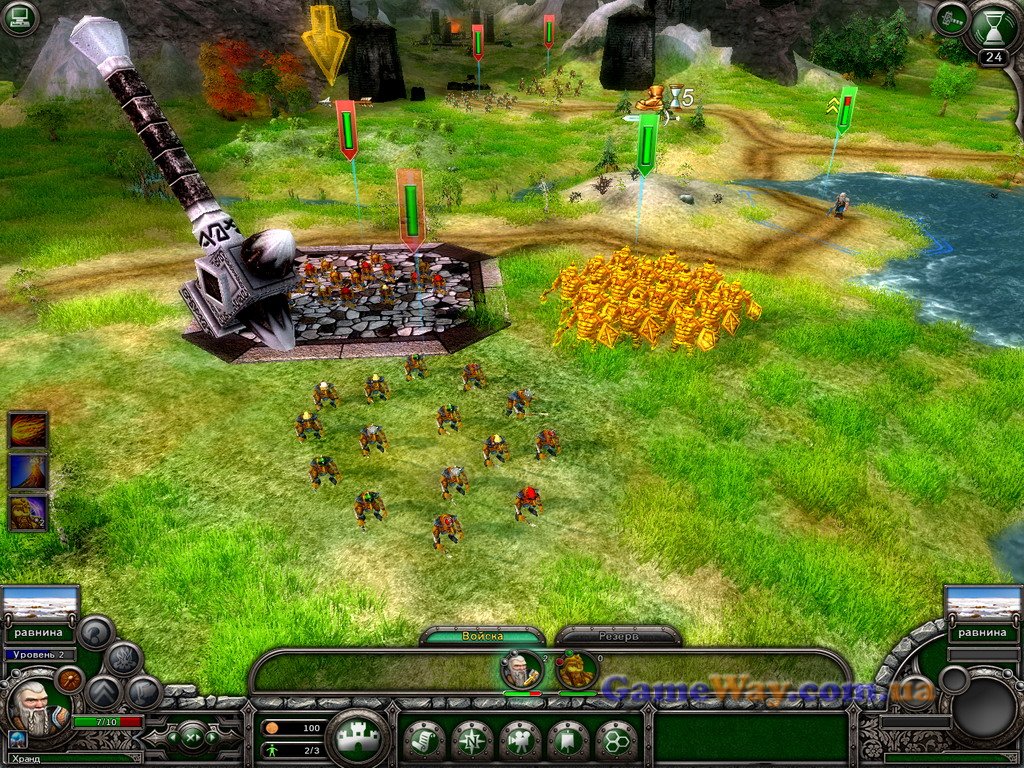Image resolution: width=1024 pixels, height=768 pixels.
Task: Select the dwarf hero portrait in the army bar
Action: (x=522, y=670)
